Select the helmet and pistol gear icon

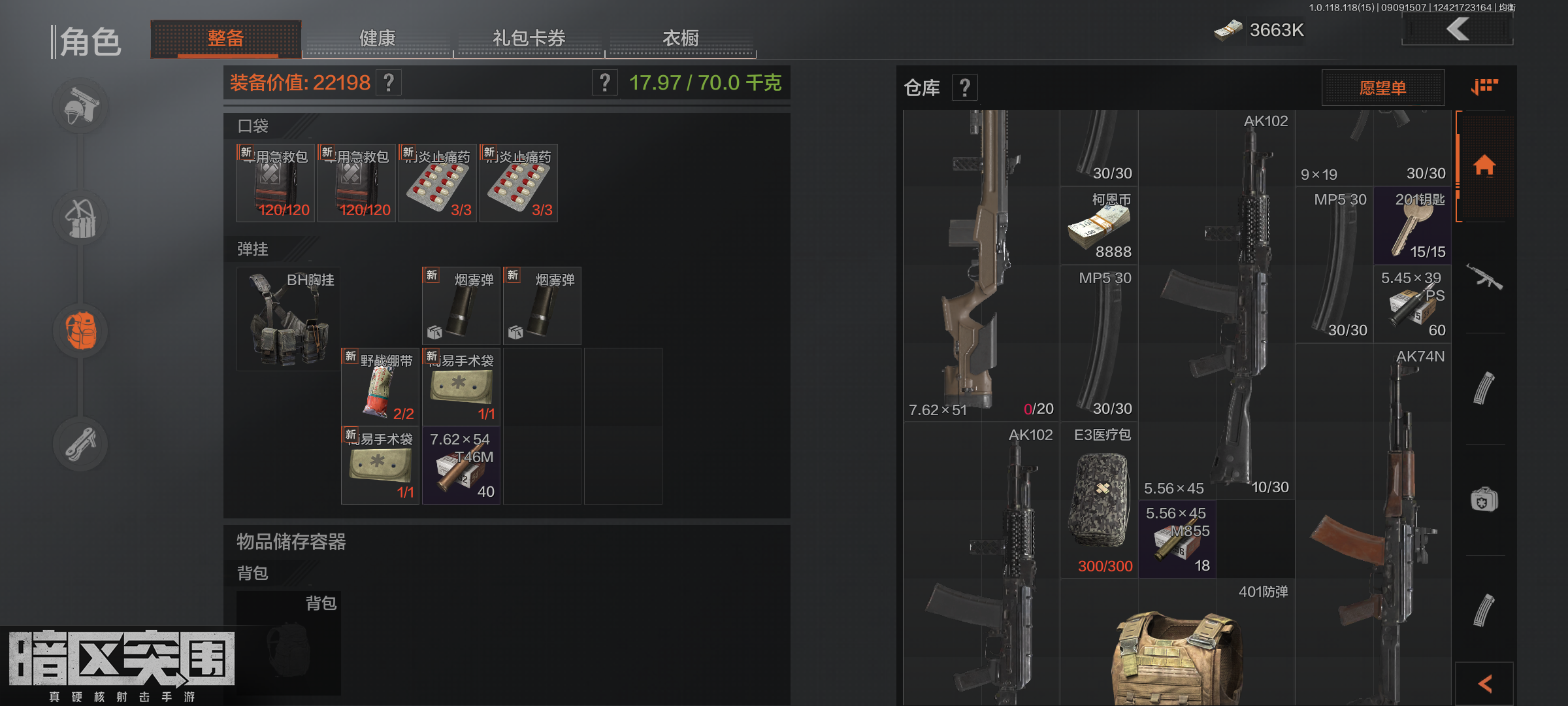81,107
